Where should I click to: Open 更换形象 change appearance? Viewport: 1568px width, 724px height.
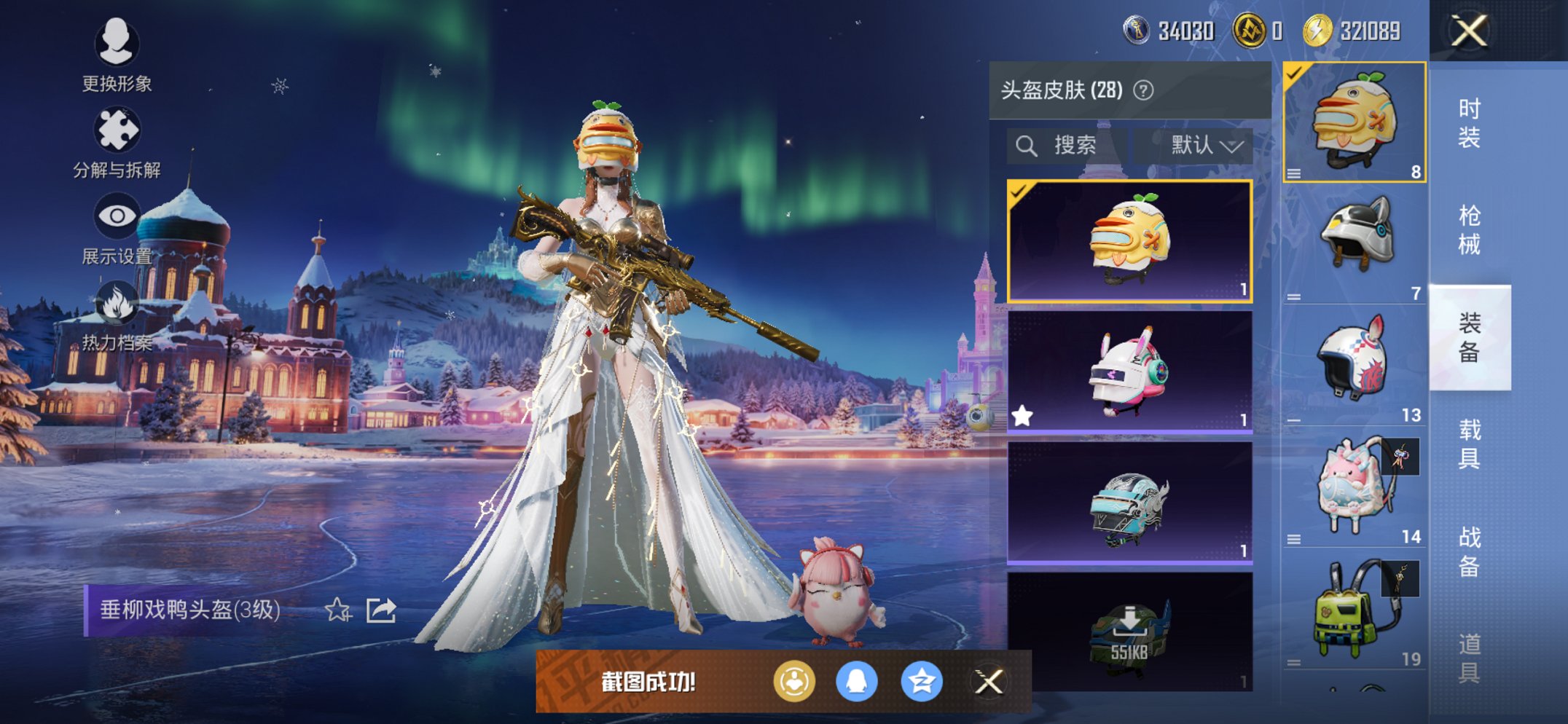click(117, 55)
